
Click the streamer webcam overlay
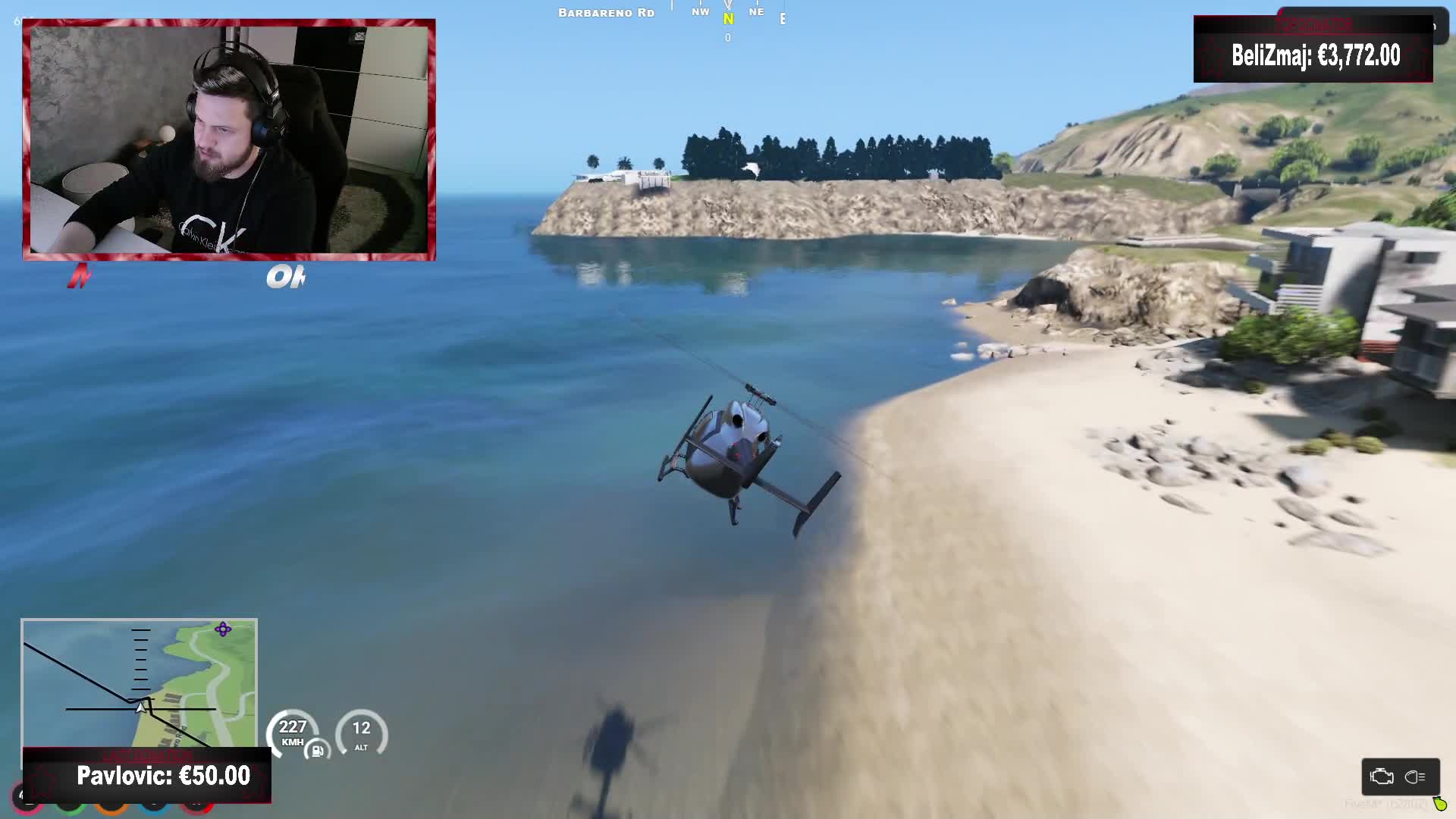[229, 140]
